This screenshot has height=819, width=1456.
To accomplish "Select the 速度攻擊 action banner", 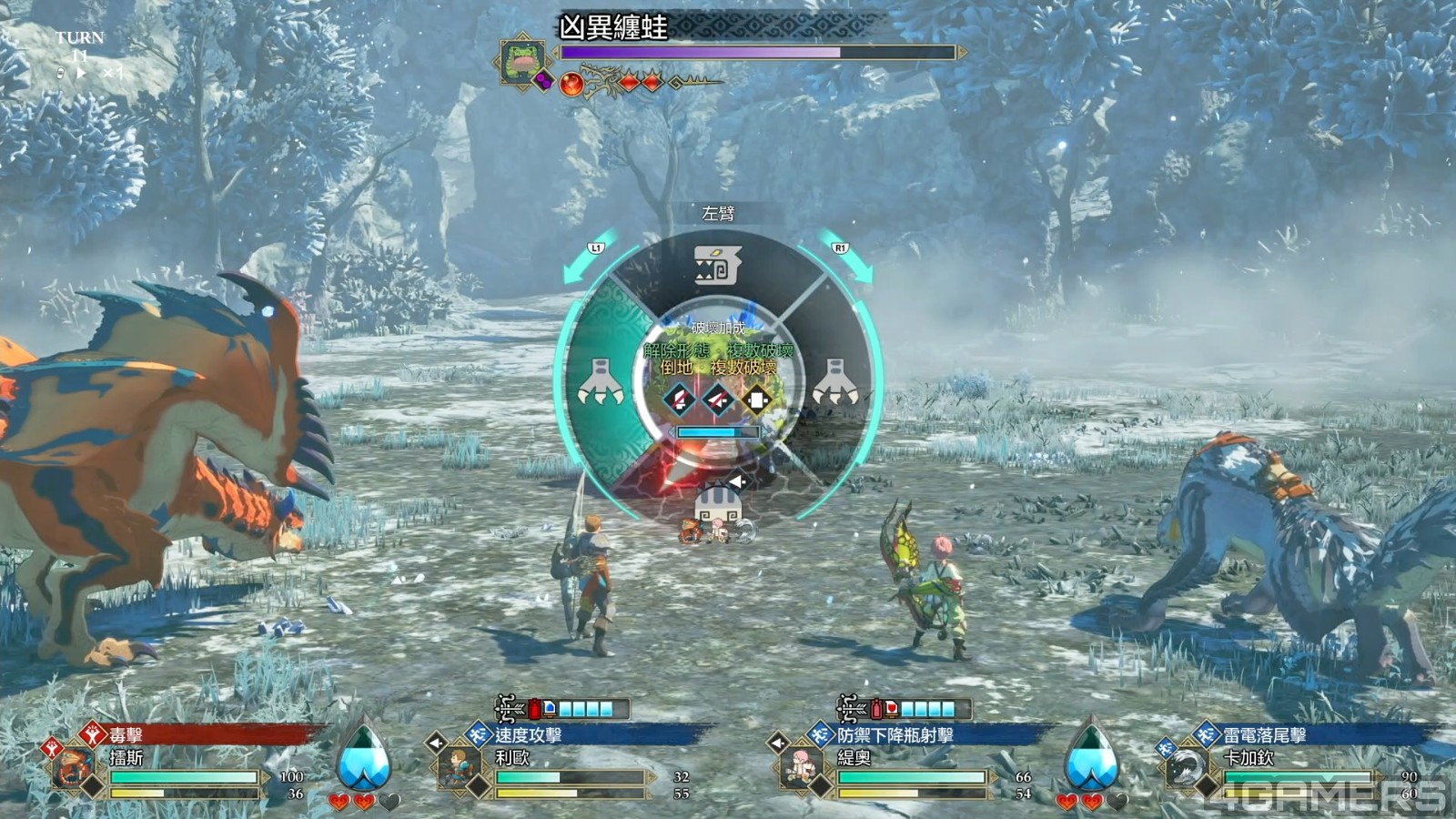I will pos(528,734).
